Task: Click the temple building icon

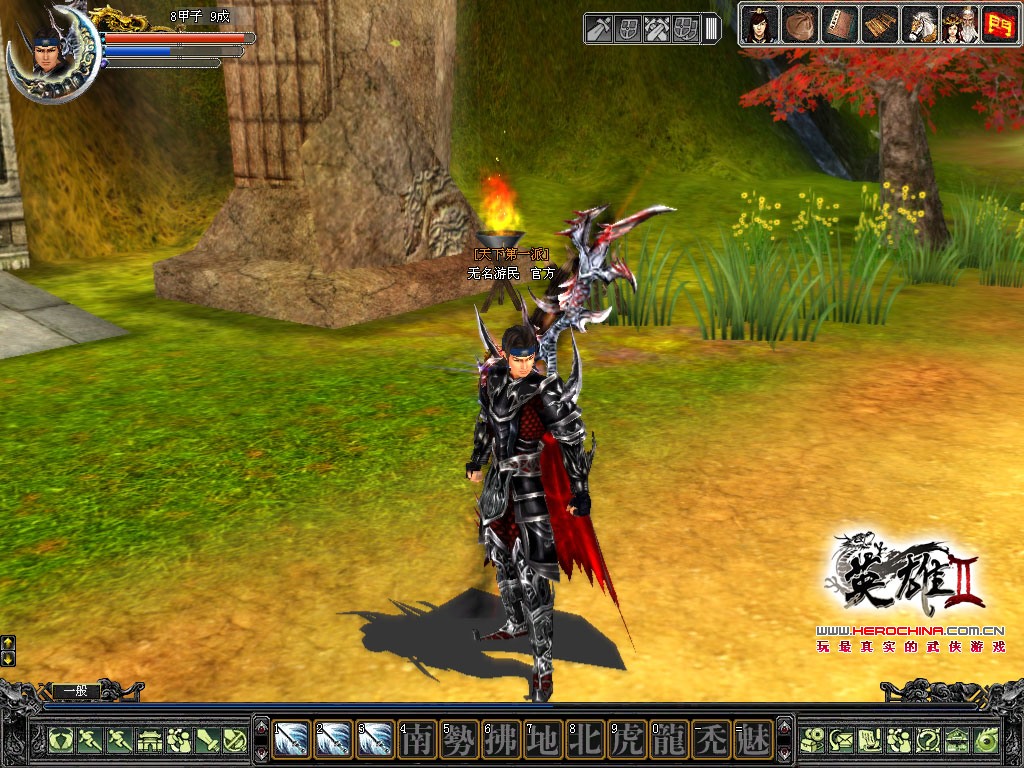Action: (150, 740)
